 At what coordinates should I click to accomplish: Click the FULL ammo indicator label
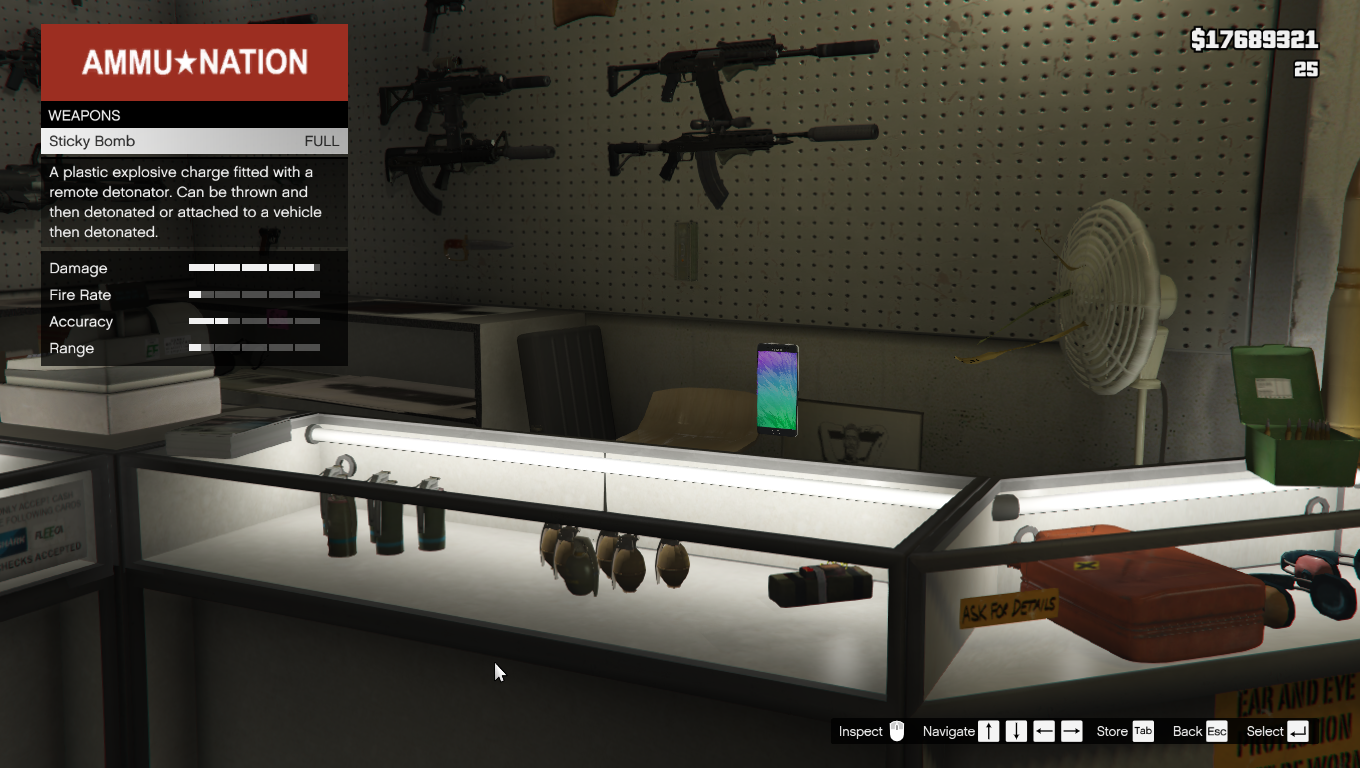pyautogui.click(x=321, y=141)
